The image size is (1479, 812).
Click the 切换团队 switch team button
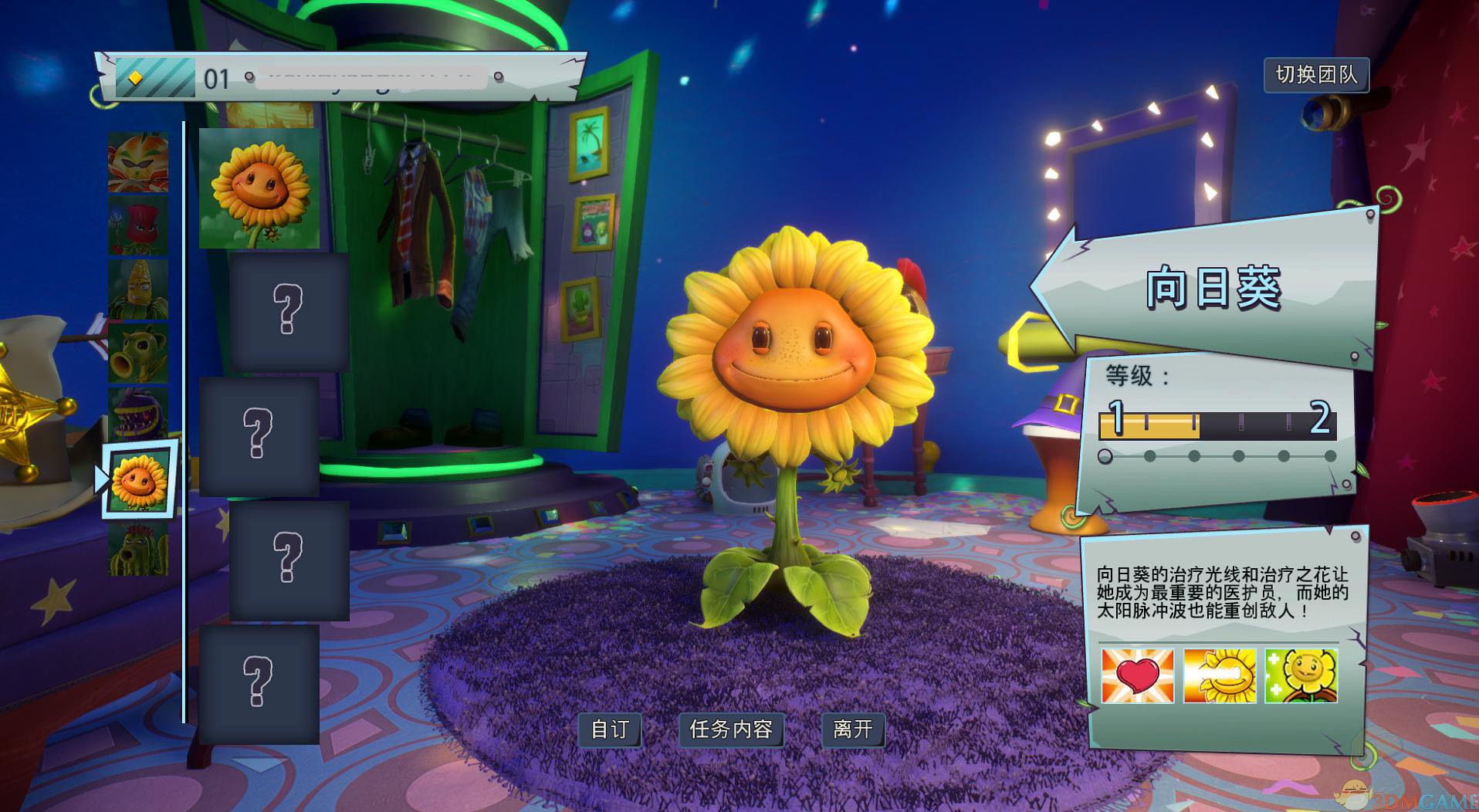(x=1316, y=75)
